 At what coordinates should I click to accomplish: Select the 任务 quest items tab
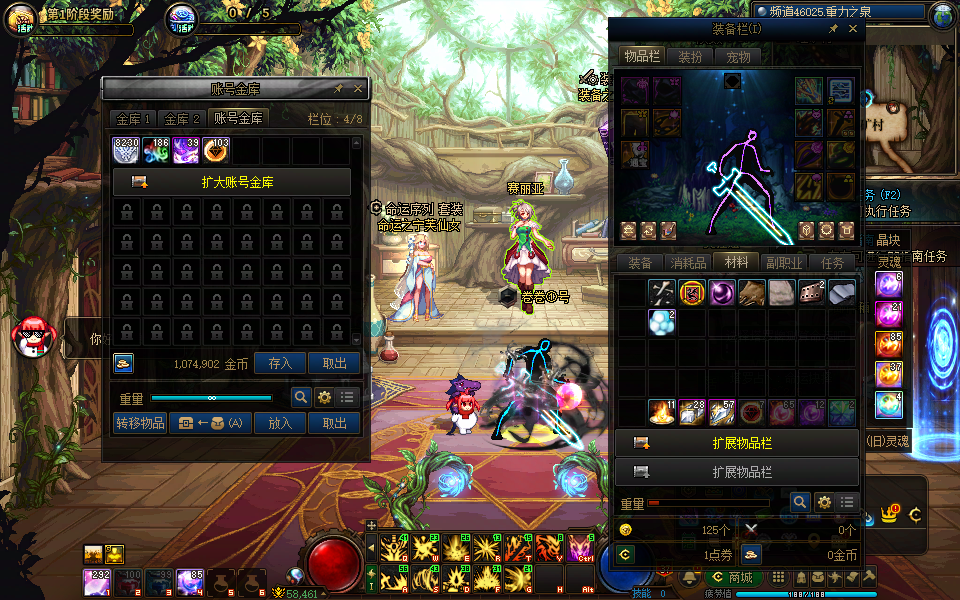click(832, 263)
